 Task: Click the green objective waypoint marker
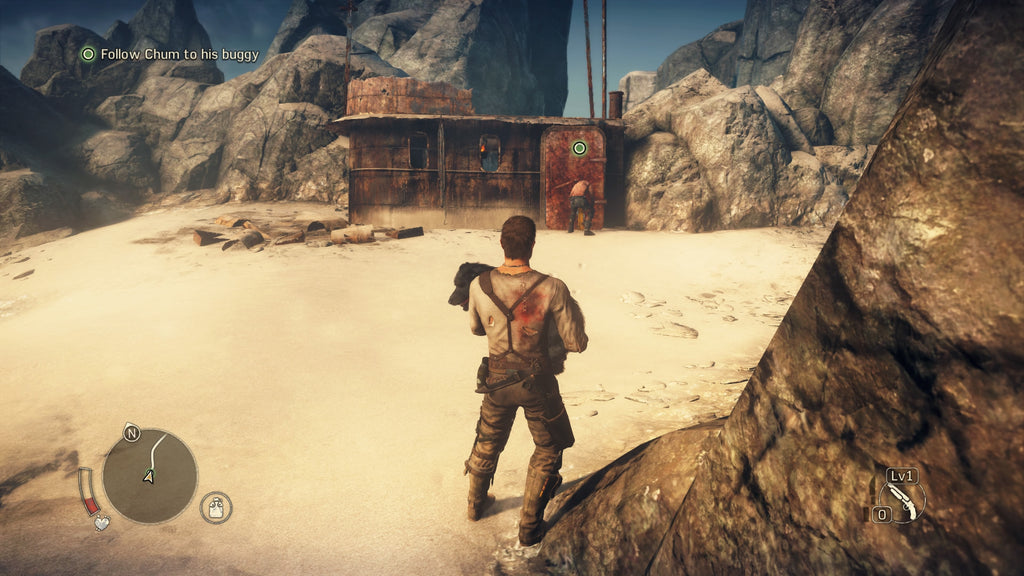[578, 148]
